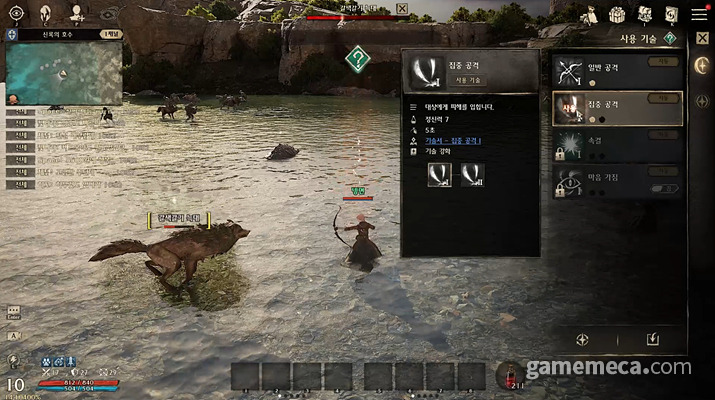This screenshot has width=715, height=400.
Task: Select the second skill enhancement icon
Action: click(469, 174)
